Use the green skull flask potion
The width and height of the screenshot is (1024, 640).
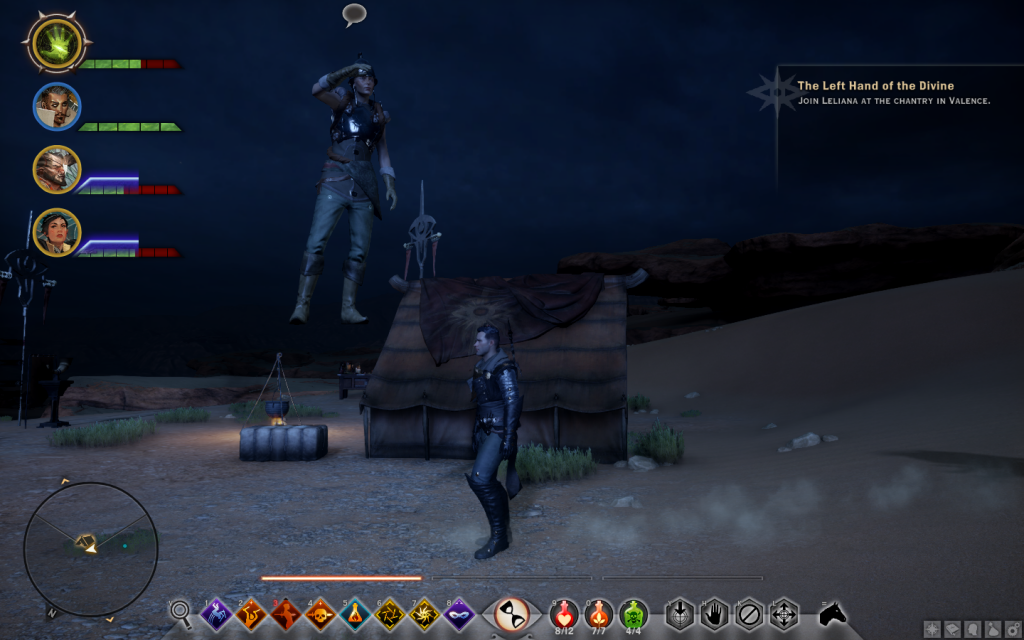(633, 612)
